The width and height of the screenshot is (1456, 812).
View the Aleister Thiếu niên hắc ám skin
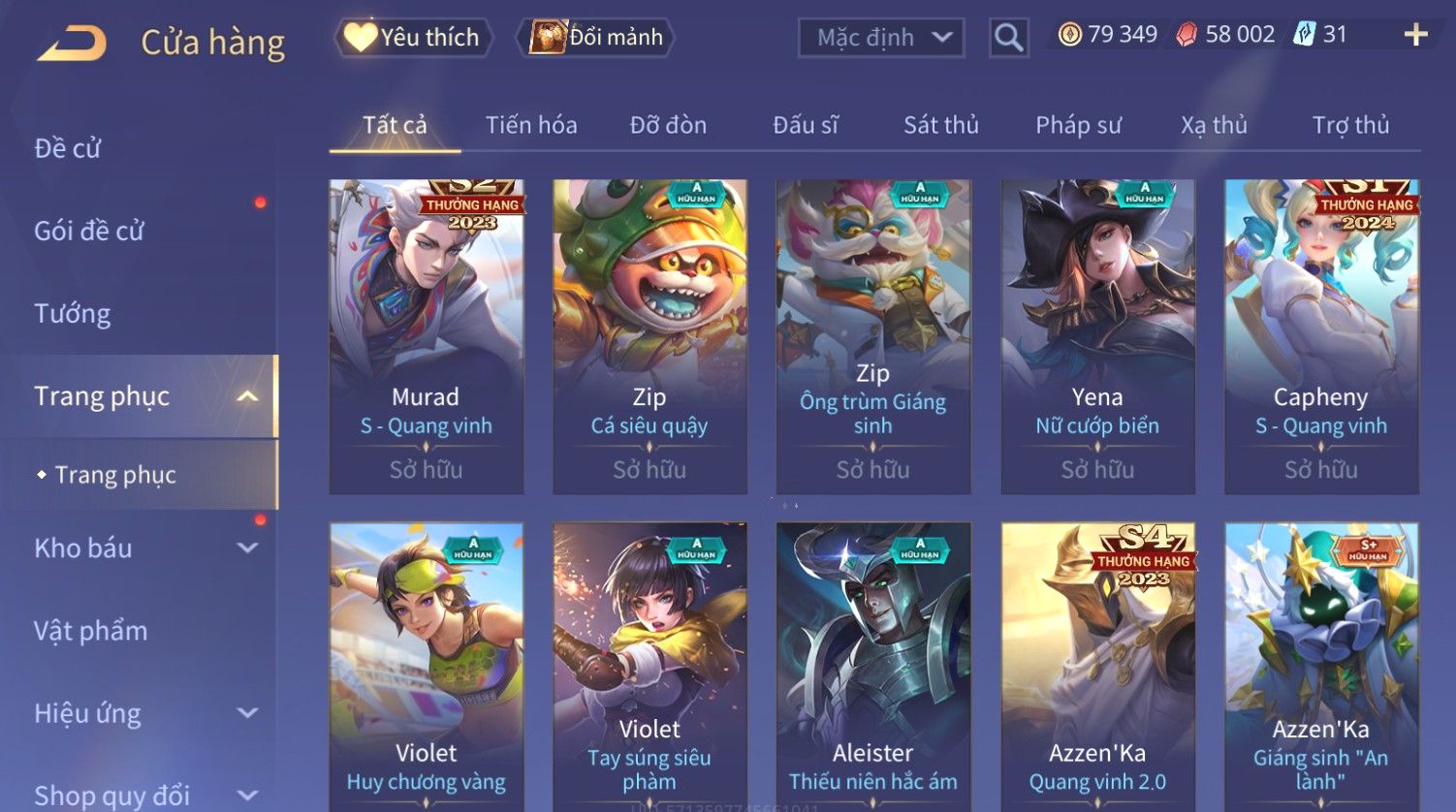click(873, 667)
